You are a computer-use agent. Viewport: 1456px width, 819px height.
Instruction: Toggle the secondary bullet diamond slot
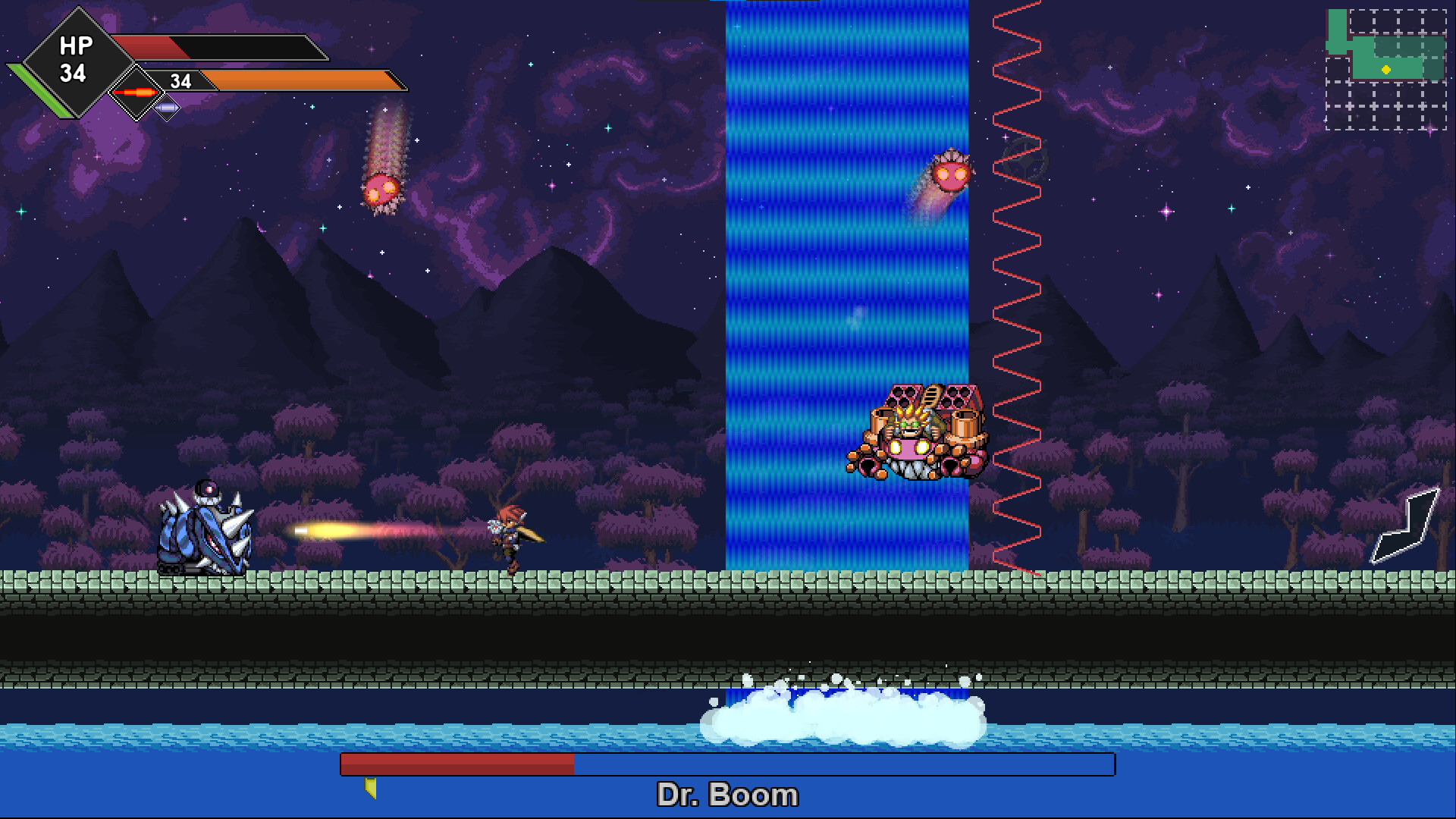click(x=168, y=109)
